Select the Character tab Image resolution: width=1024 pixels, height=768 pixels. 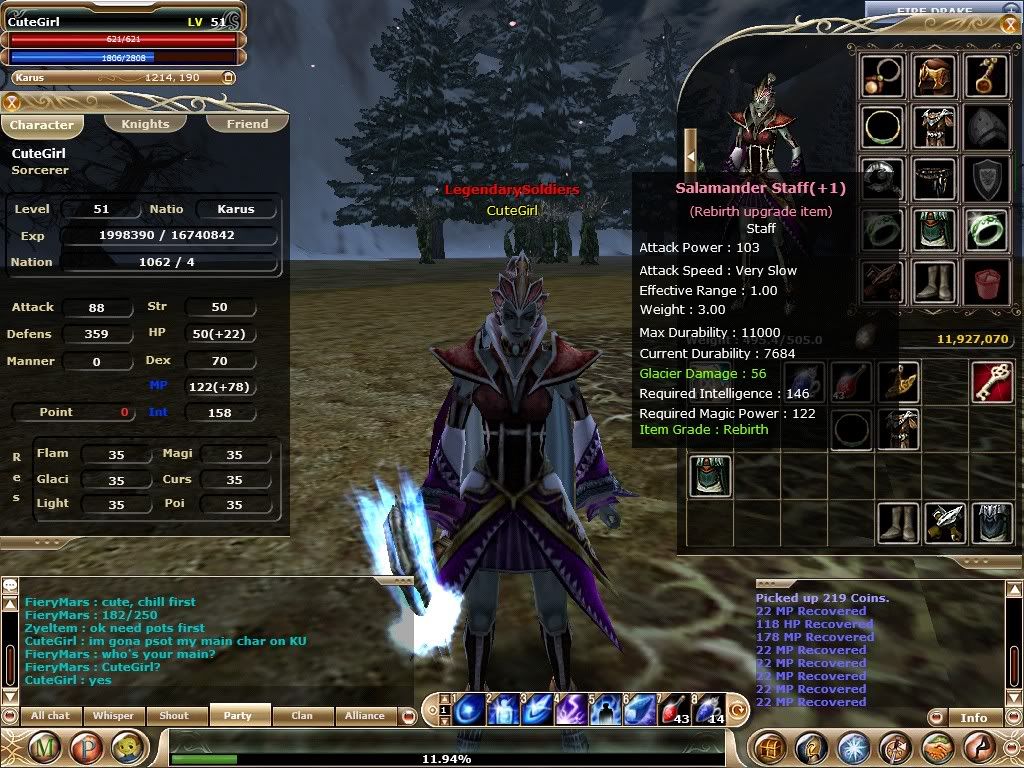click(x=42, y=125)
